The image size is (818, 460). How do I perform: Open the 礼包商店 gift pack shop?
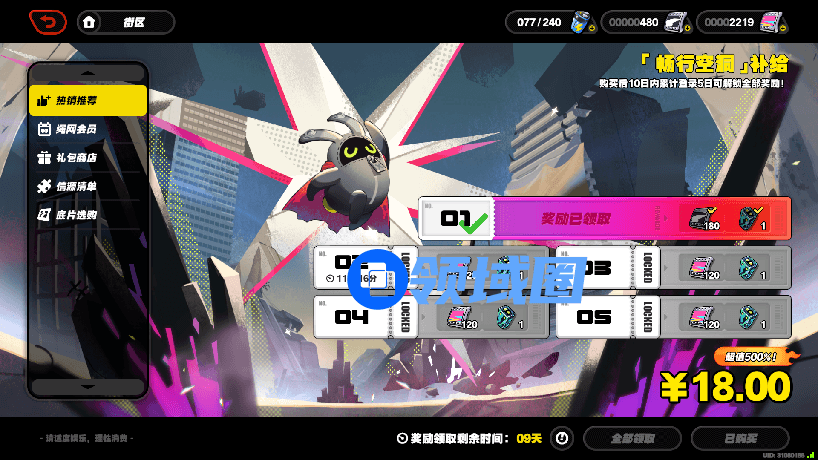(88, 157)
